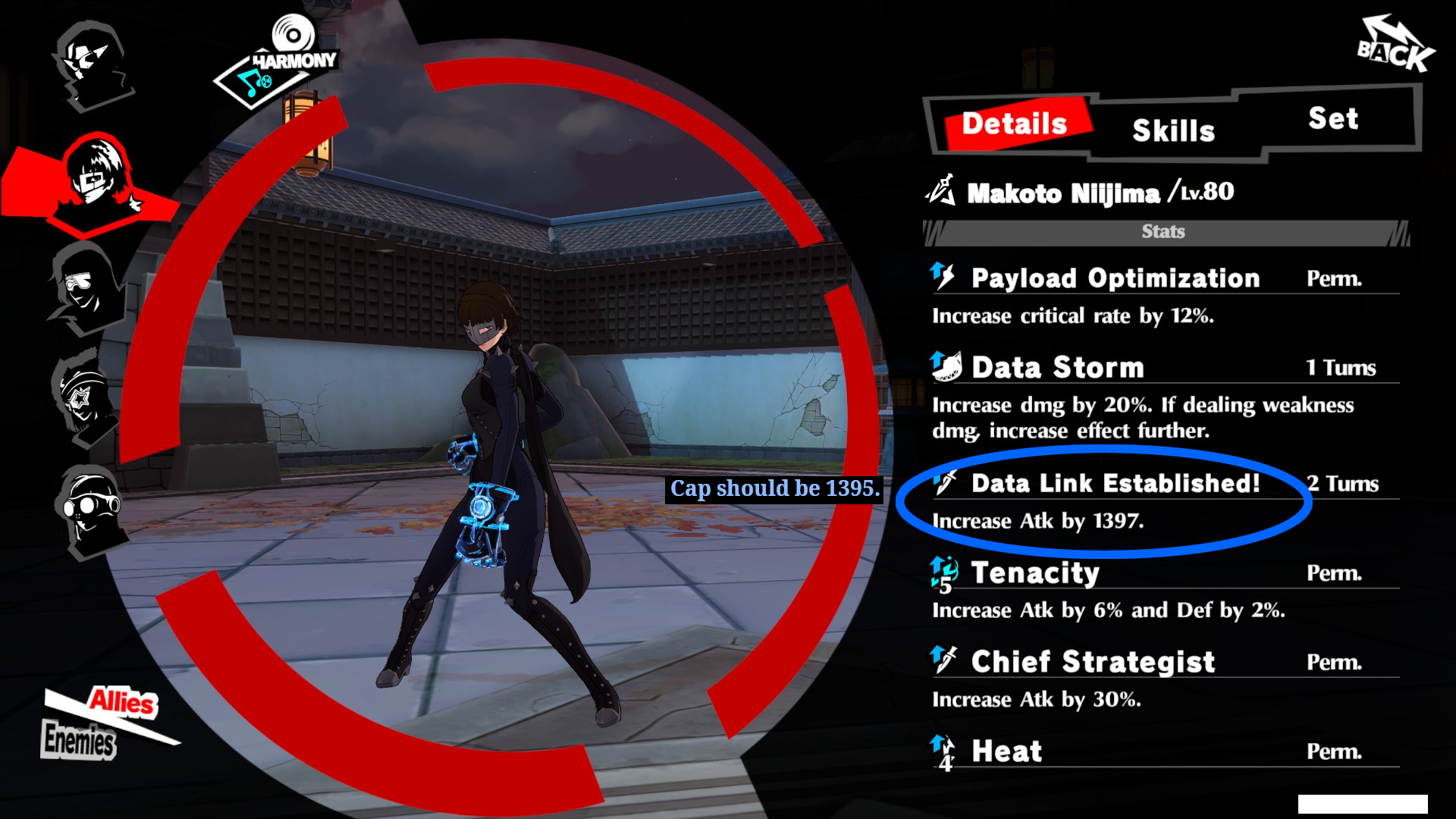The image size is (1456, 819).
Task: Open the Set tab
Action: click(1332, 118)
